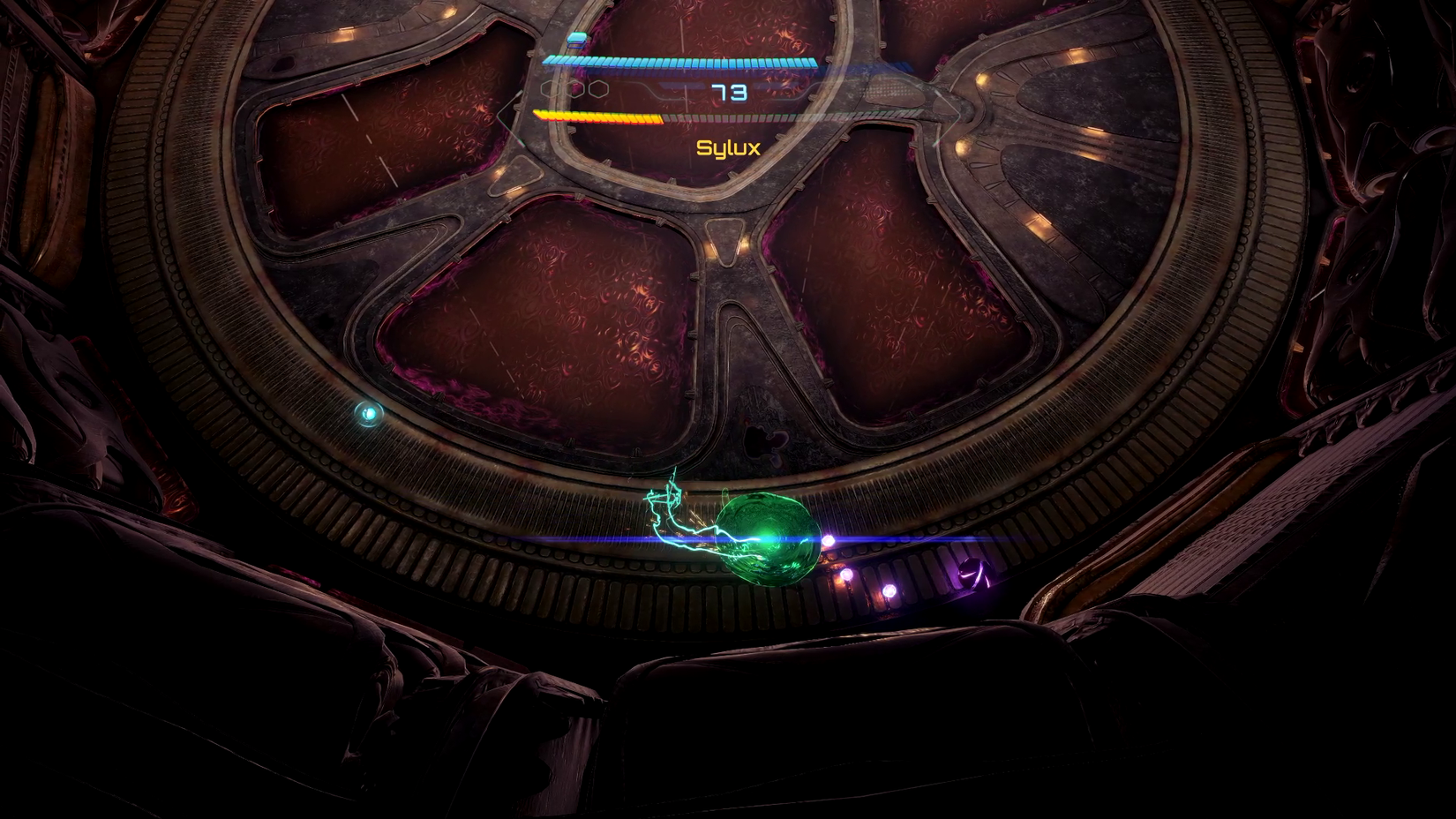Click the score counter showing 73
The width and height of the screenshot is (1456, 819).
pos(728,92)
